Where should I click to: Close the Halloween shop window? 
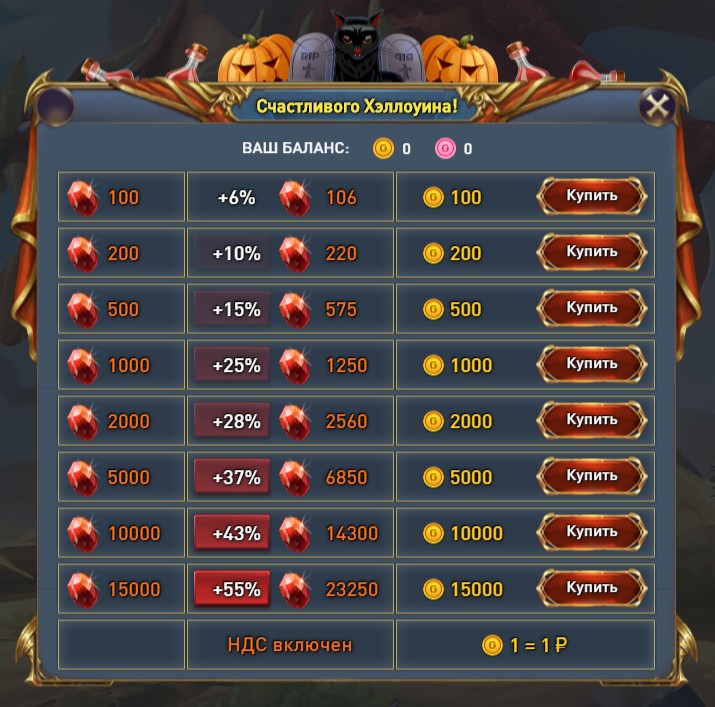657,107
